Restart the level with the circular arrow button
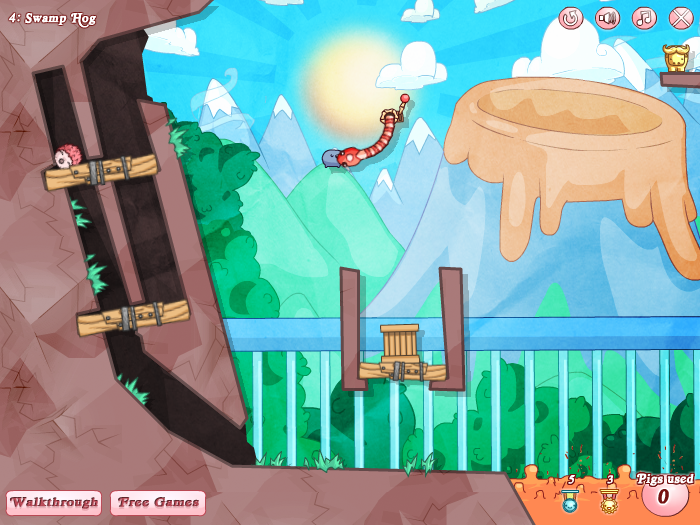This screenshot has height=525, width=700. (x=571, y=18)
